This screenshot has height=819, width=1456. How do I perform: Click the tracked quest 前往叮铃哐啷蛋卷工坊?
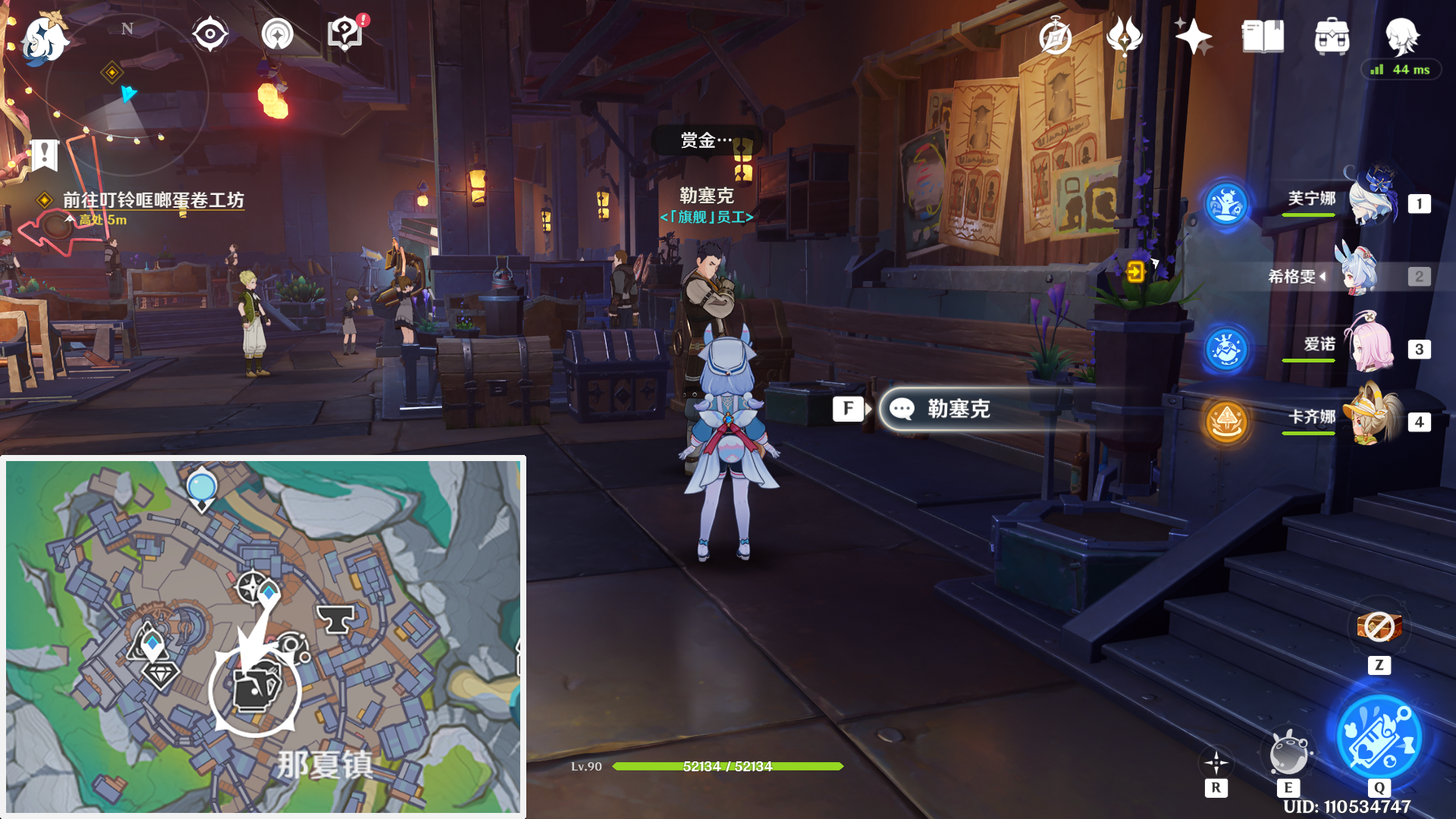pyautogui.click(x=153, y=200)
